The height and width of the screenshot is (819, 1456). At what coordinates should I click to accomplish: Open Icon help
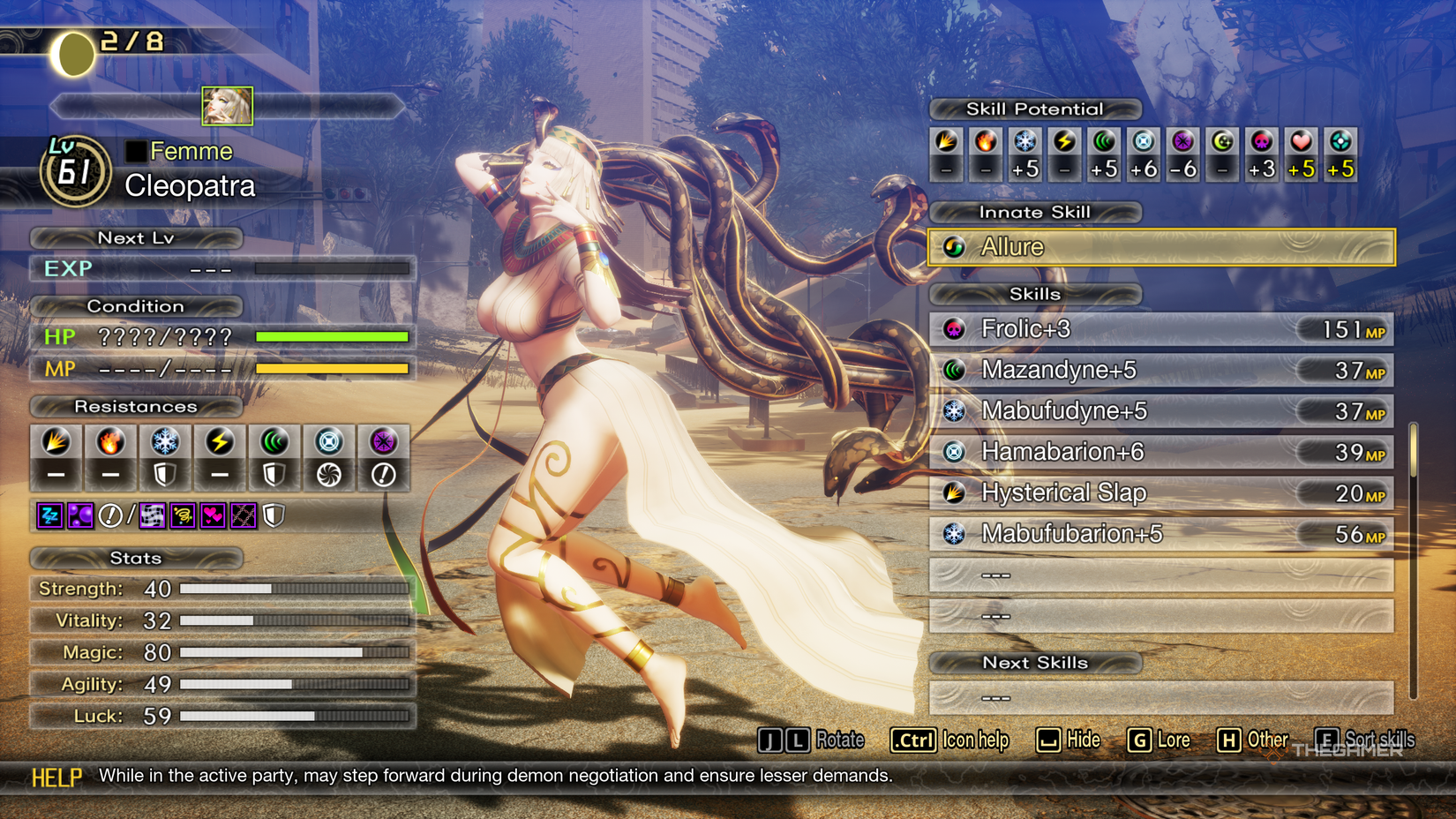(974, 740)
